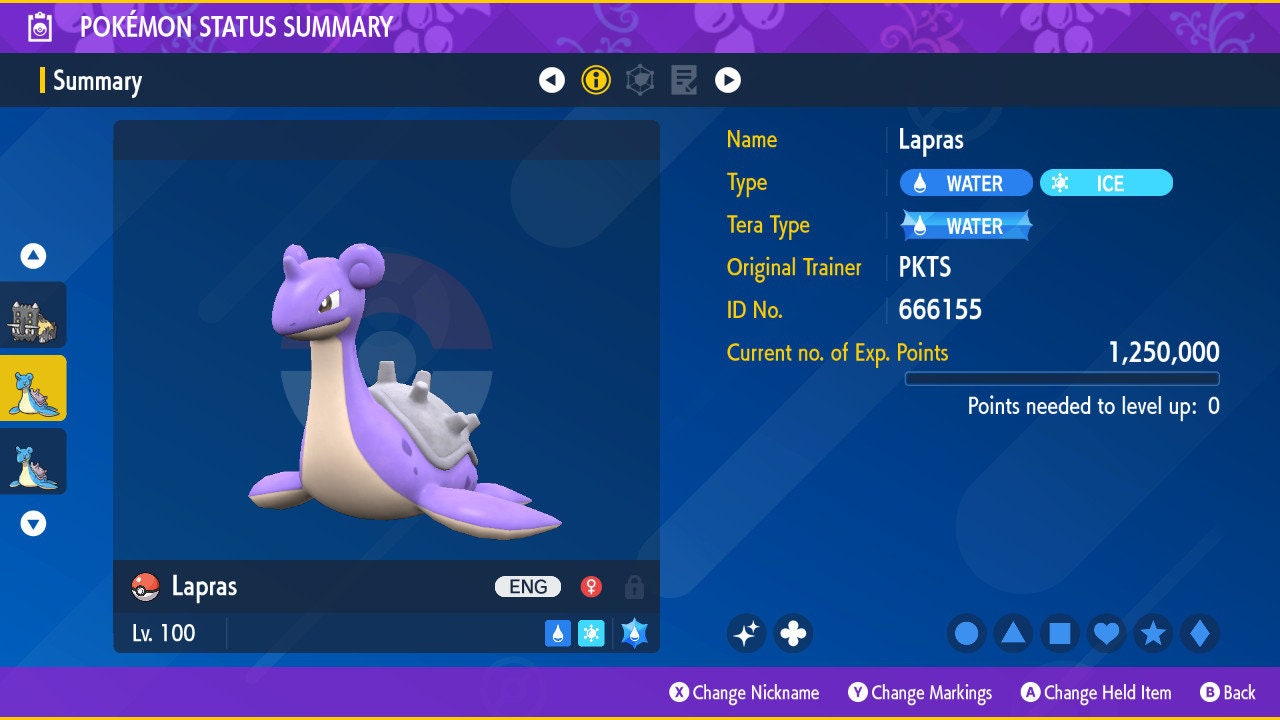Go to the next summary page arrow
Image resolution: width=1280 pixels, height=720 pixels.
728,80
